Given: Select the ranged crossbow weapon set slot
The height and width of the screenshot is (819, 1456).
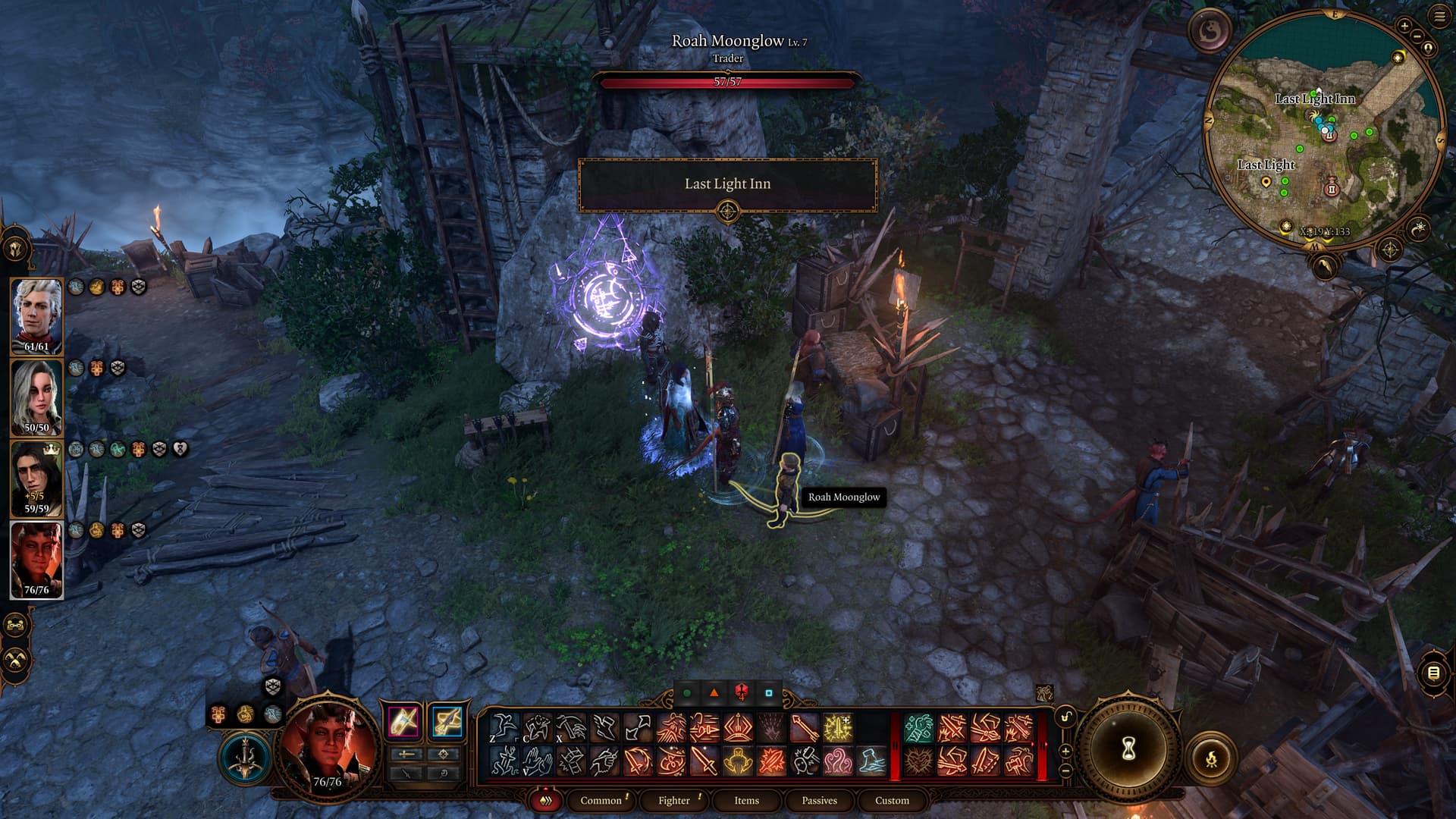Looking at the screenshot, I should coord(447,721).
